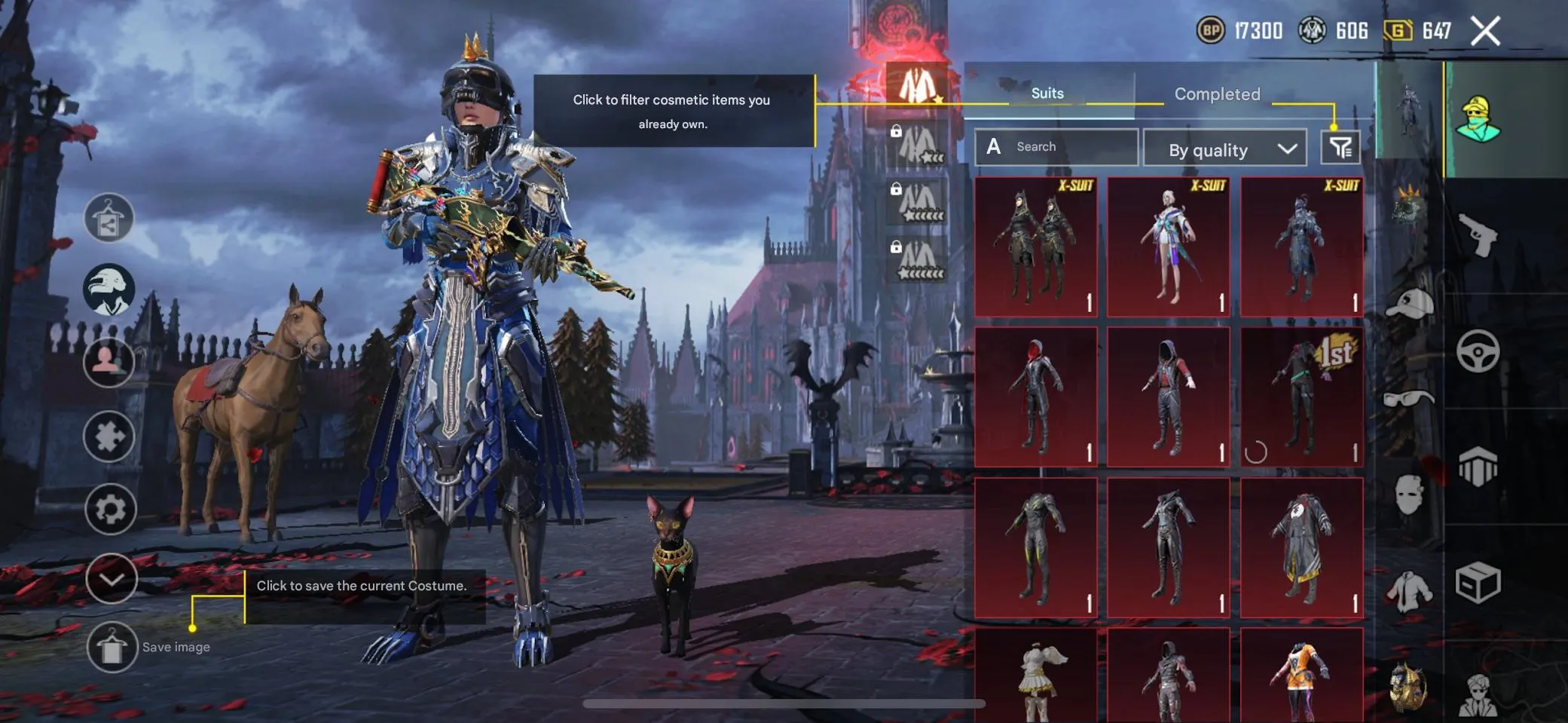This screenshot has width=1568, height=723.
Task: Open the bird emblem icon on left sidebar
Action: (x=110, y=290)
